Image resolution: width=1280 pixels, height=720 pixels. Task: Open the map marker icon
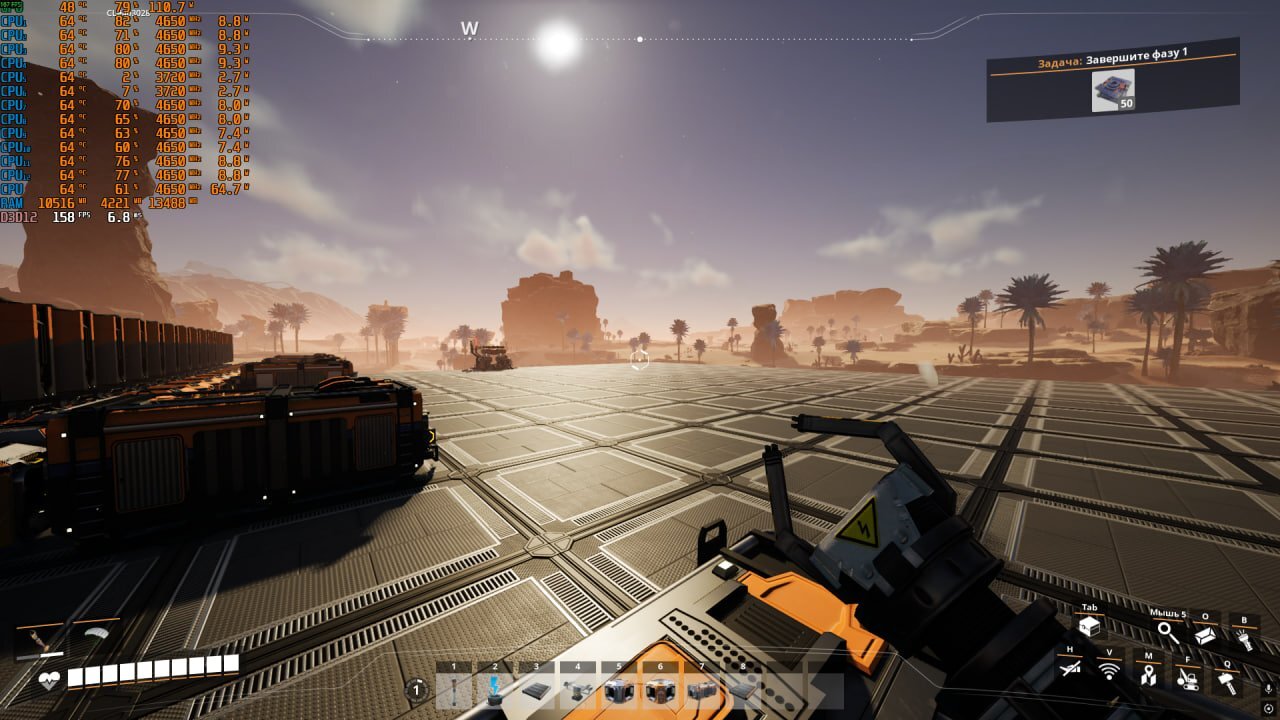coord(1149,674)
